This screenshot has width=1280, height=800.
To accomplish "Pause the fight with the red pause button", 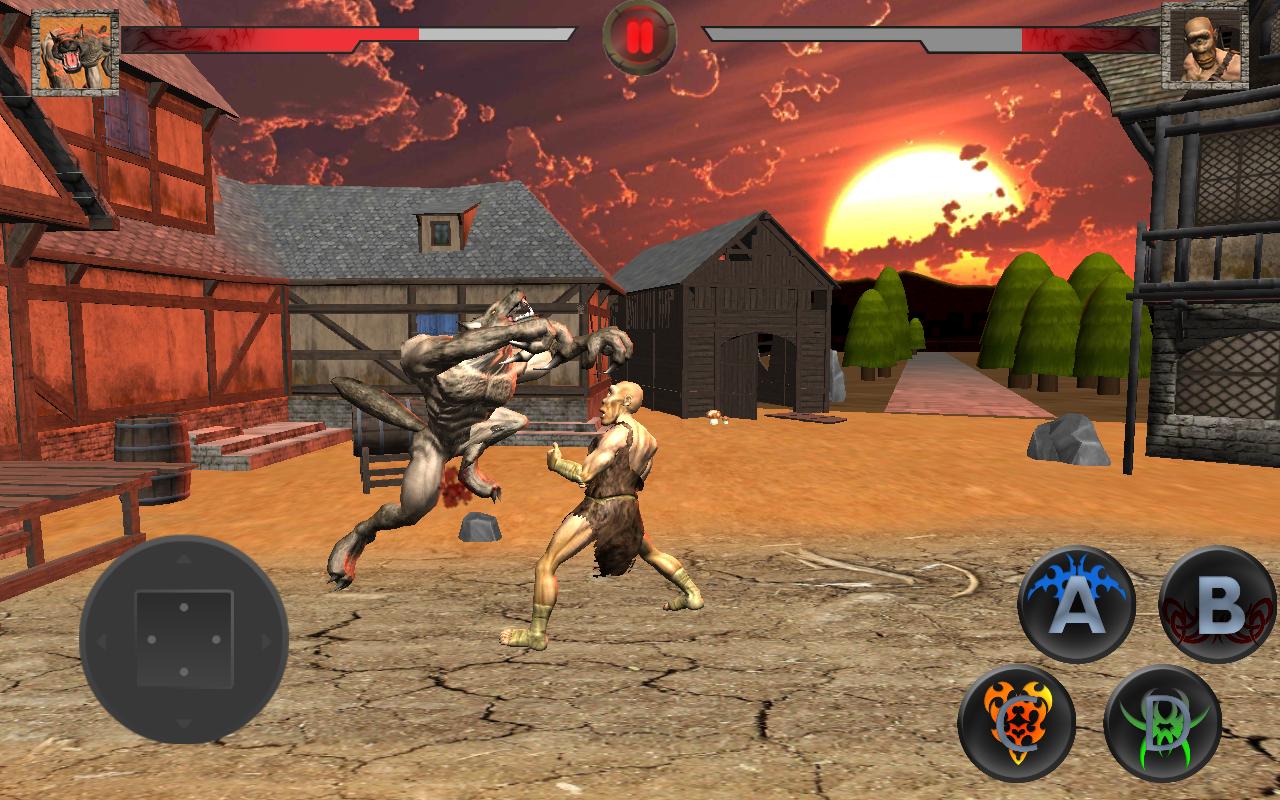I will point(640,37).
